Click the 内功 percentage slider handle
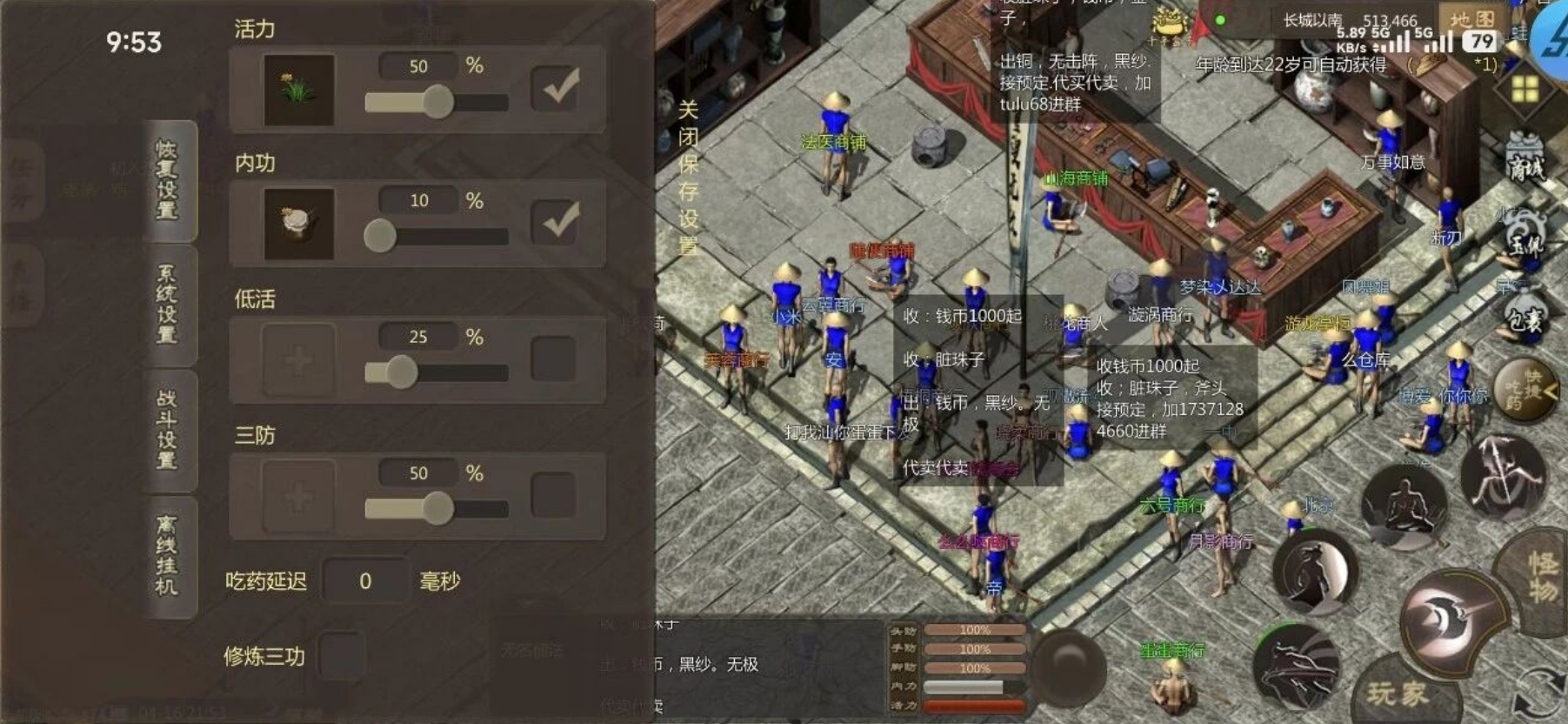 point(380,236)
